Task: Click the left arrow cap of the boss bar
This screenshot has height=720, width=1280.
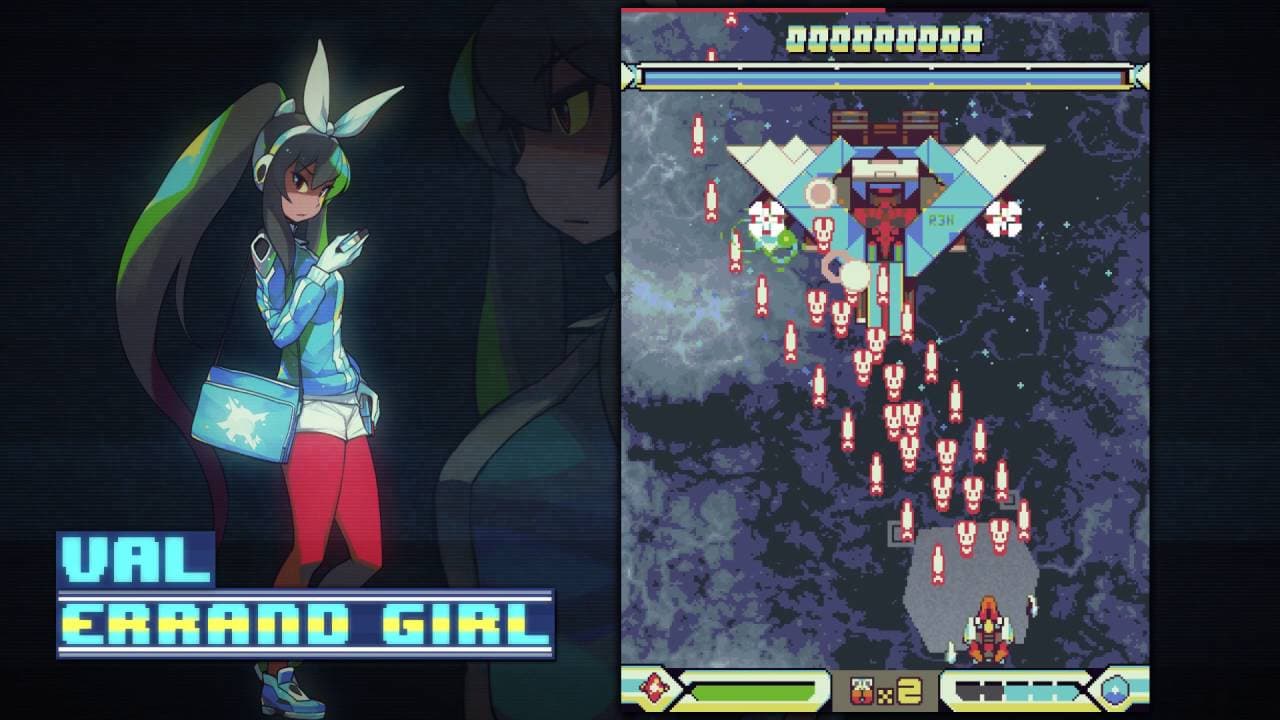Action: click(632, 73)
